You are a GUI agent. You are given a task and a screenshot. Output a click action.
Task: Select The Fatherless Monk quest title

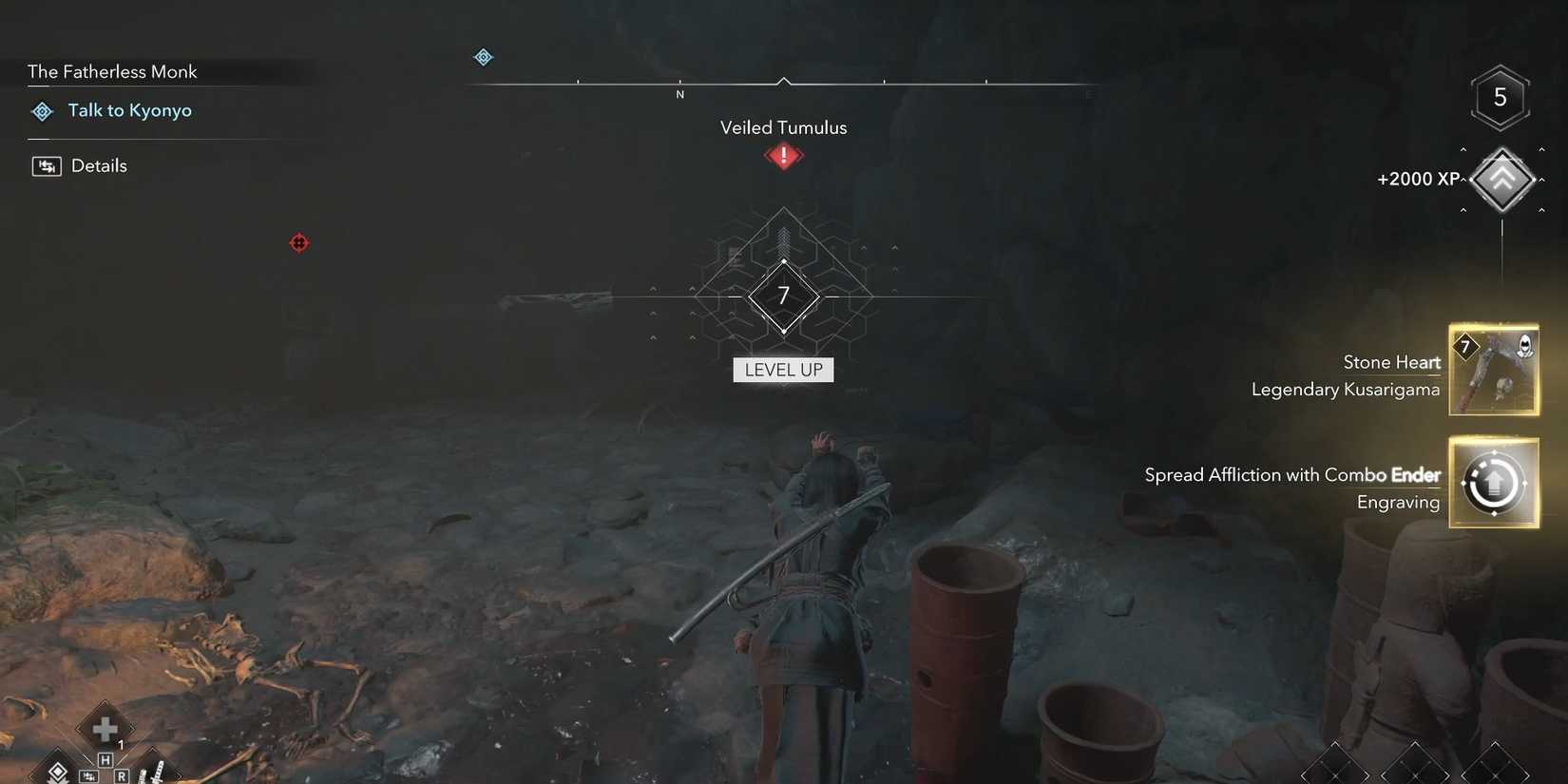pyautogui.click(x=112, y=71)
